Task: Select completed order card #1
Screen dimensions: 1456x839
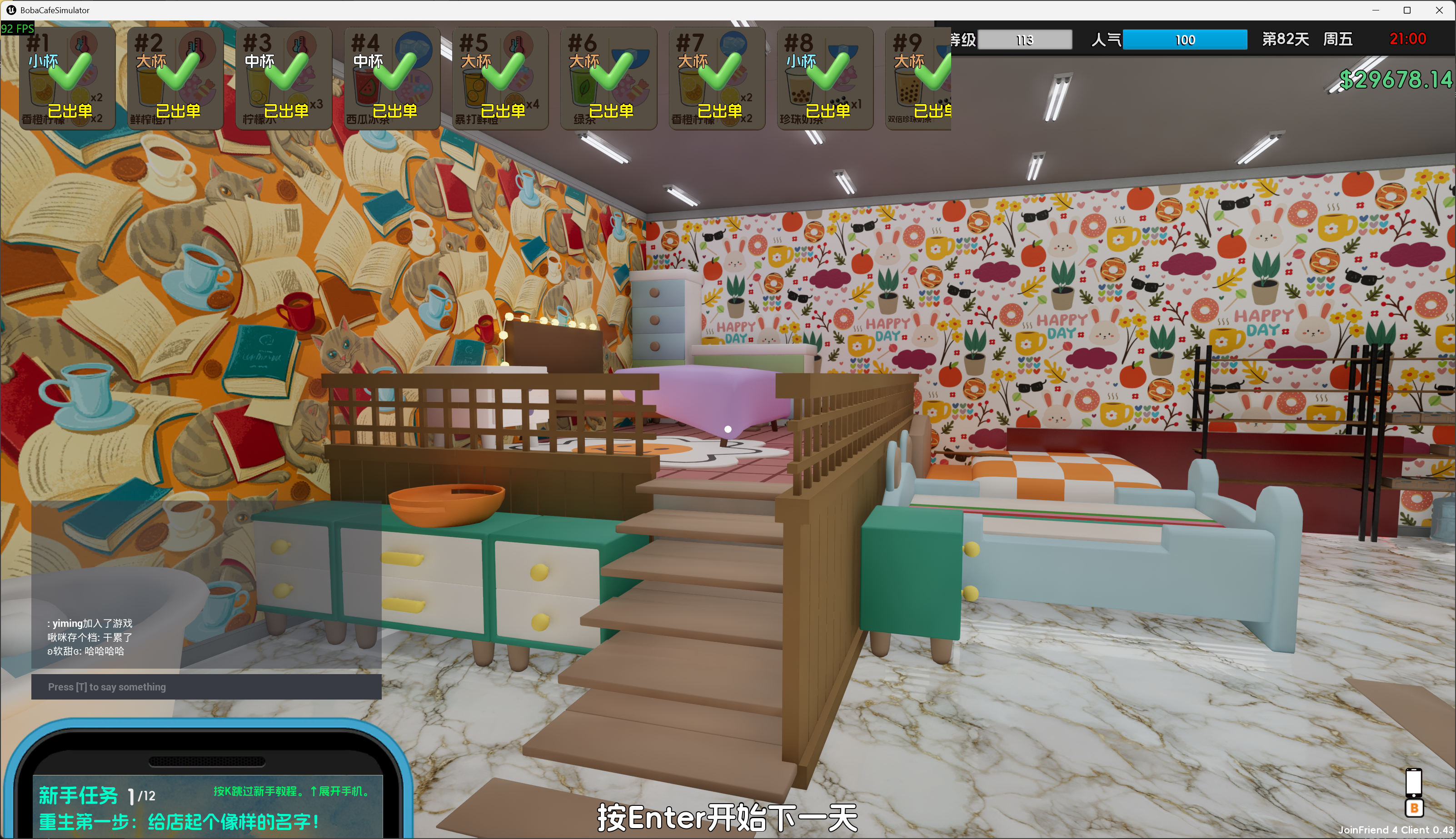Action: (x=67, y=78)
